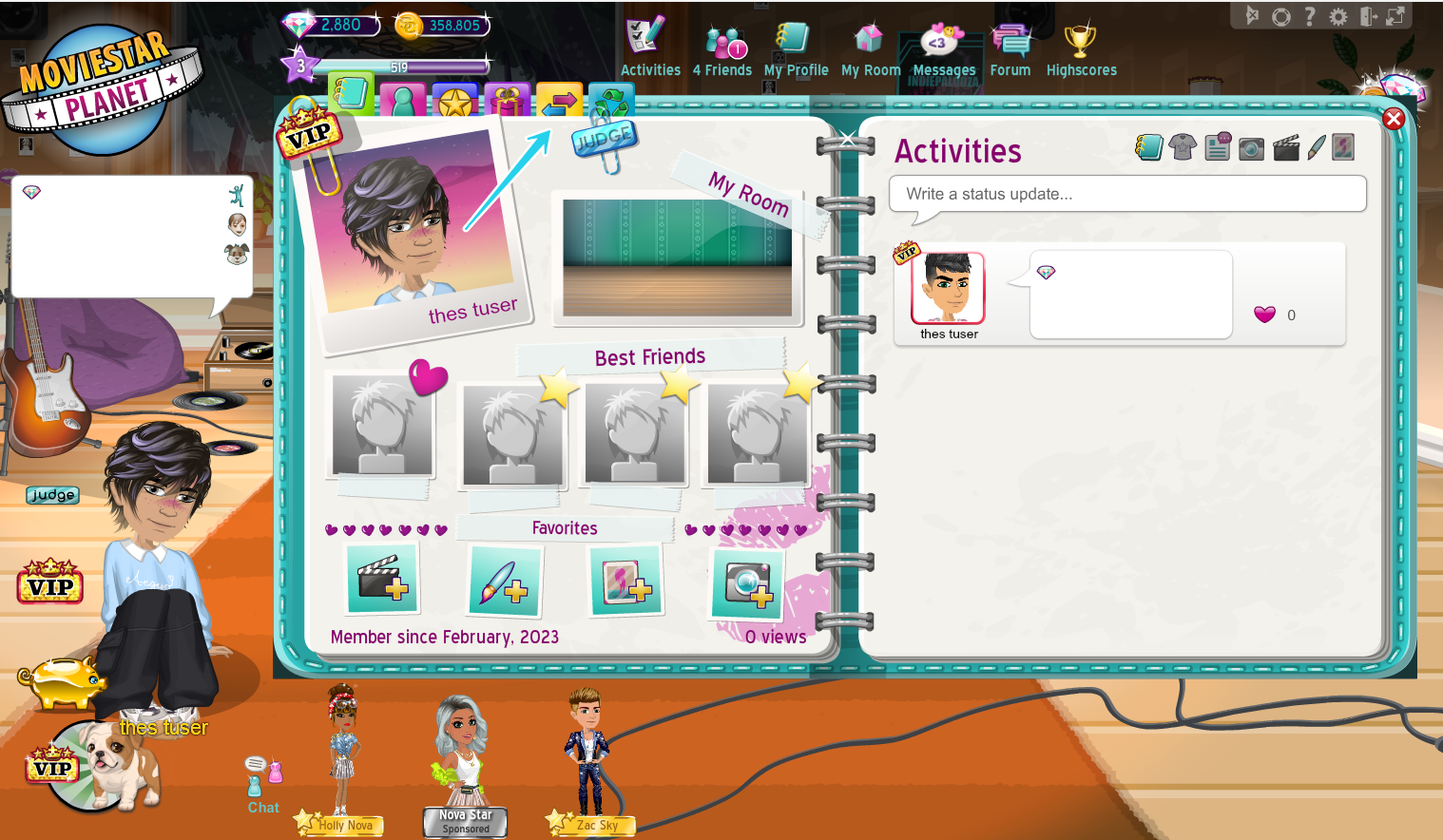Screen dimensions: 1443x840
Task: Open the star awards tab on the profile notebook
Action: click(454, 98)
